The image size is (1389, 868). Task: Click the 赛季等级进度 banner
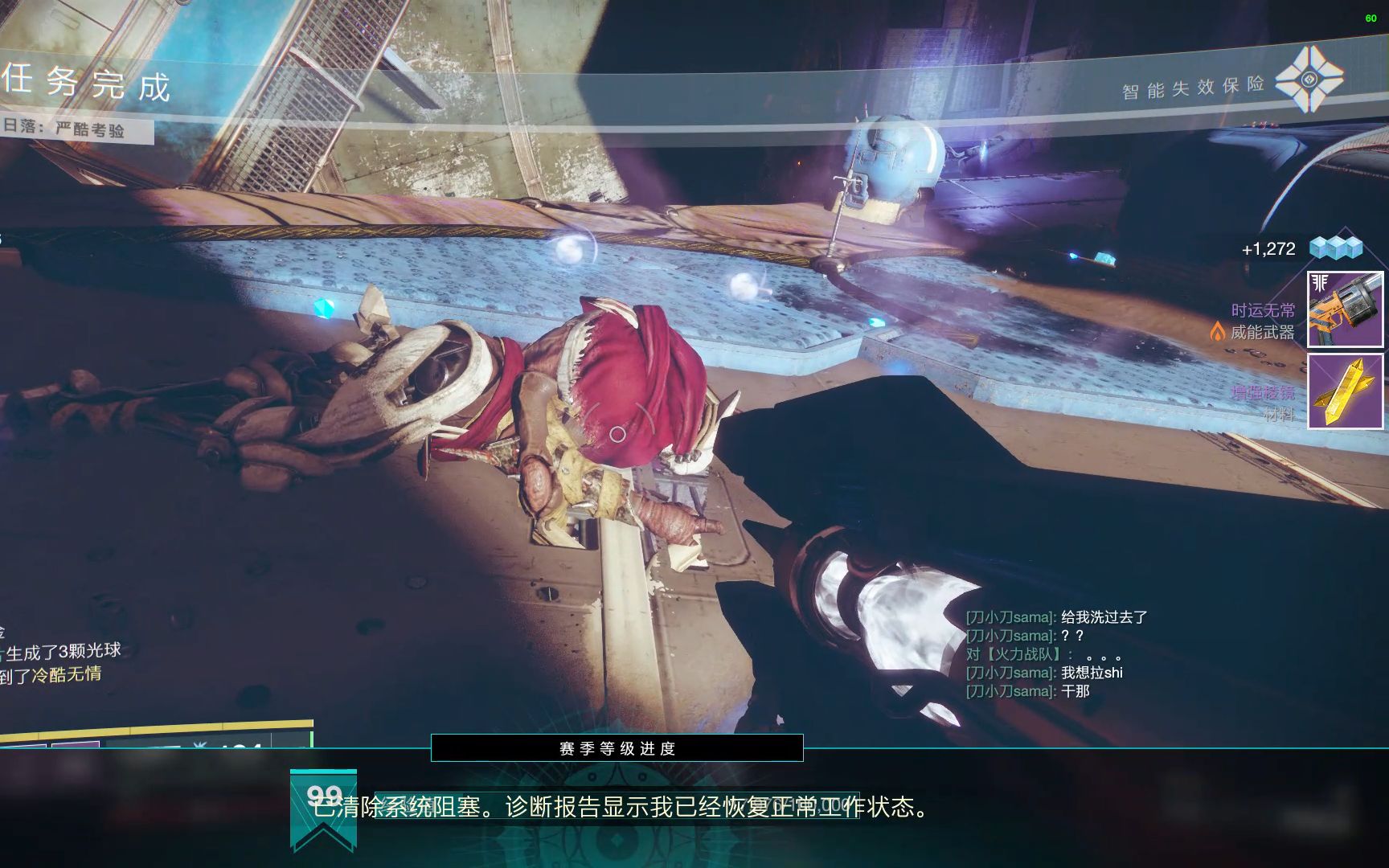[617, 748]
